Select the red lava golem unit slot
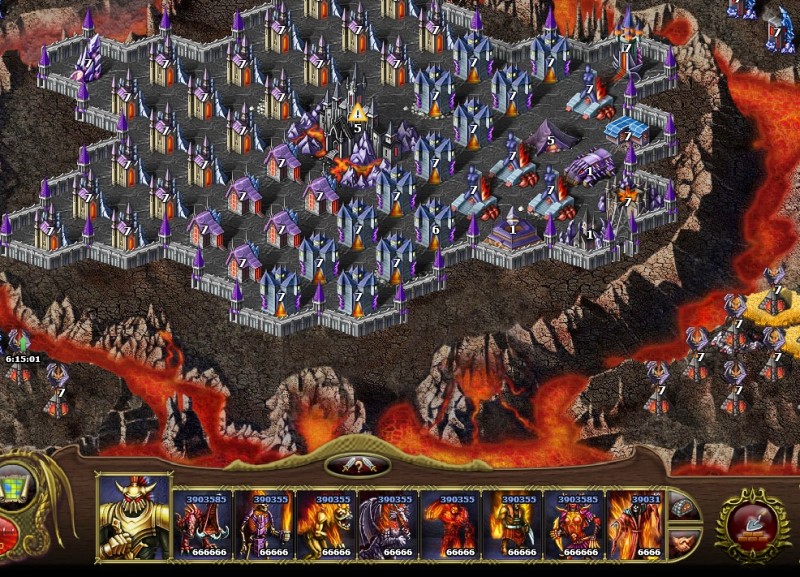800x577 pixels. click(451, 524)
